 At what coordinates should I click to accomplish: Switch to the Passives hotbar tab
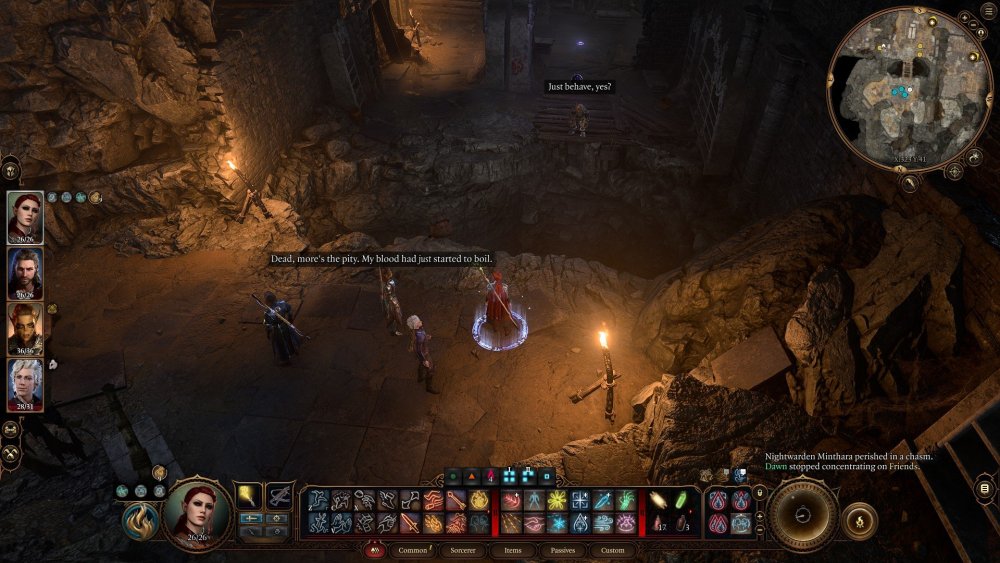(x=562, y=550)
